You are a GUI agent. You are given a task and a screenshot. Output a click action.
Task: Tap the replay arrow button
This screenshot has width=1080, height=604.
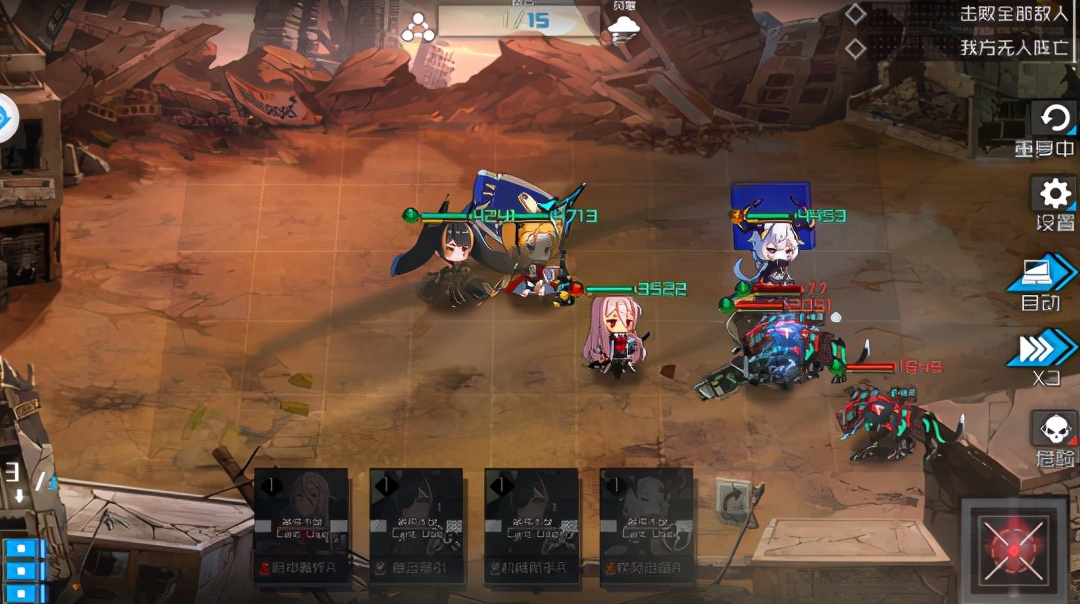(x=1054, y=119)
